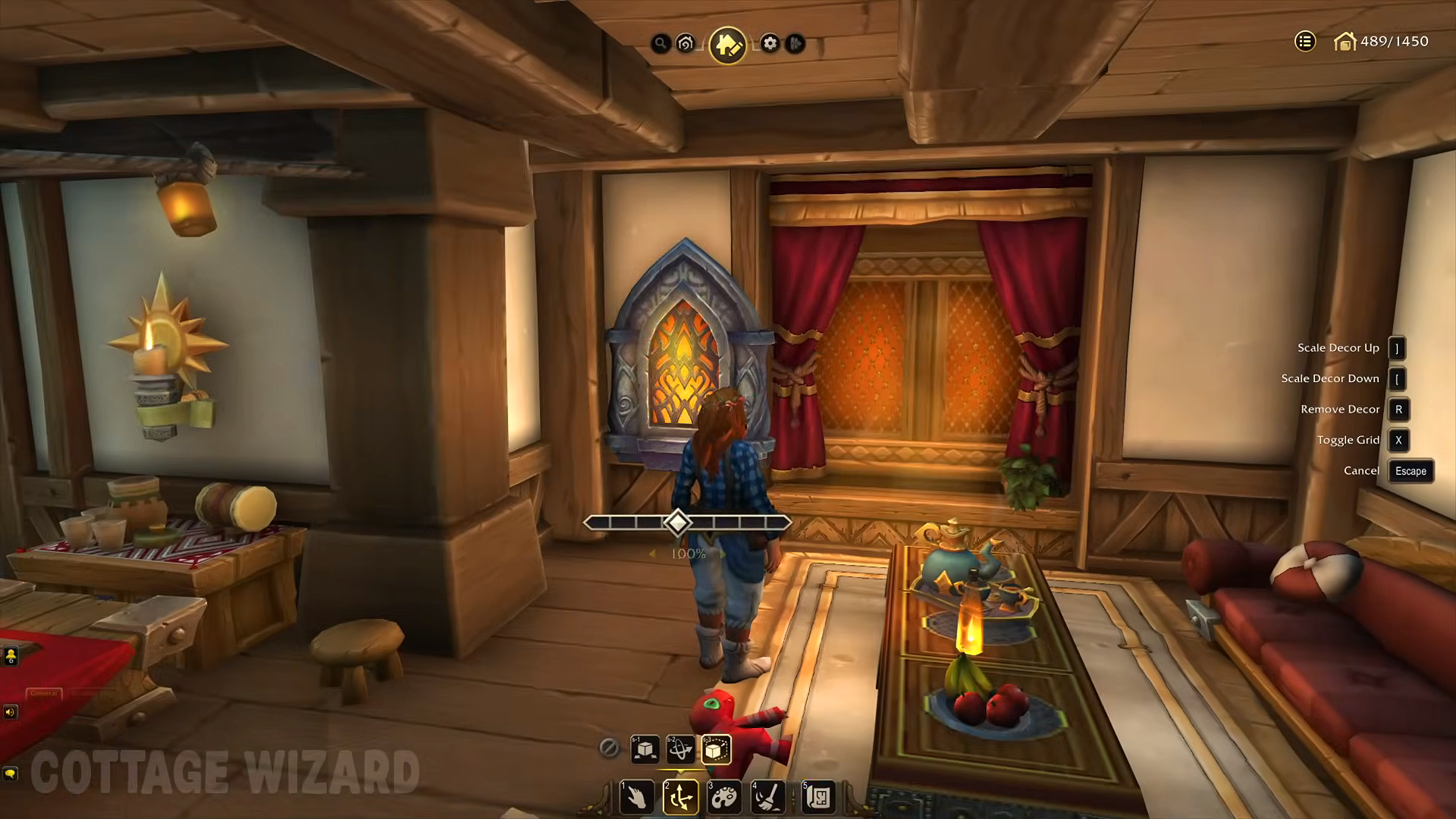
Task: Open the gear settings button
Action: pyautogui.click(x=770, y=43)
